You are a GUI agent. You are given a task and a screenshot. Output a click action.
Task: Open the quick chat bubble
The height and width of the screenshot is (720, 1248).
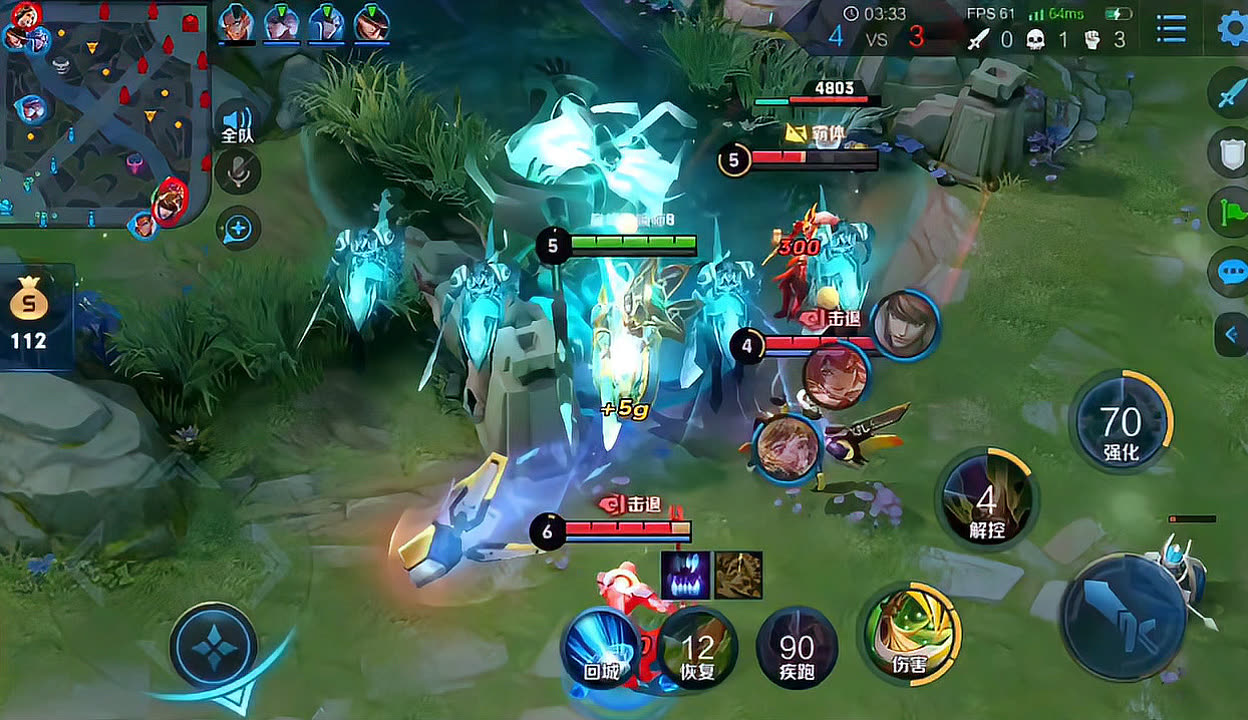click(1230, 272)
